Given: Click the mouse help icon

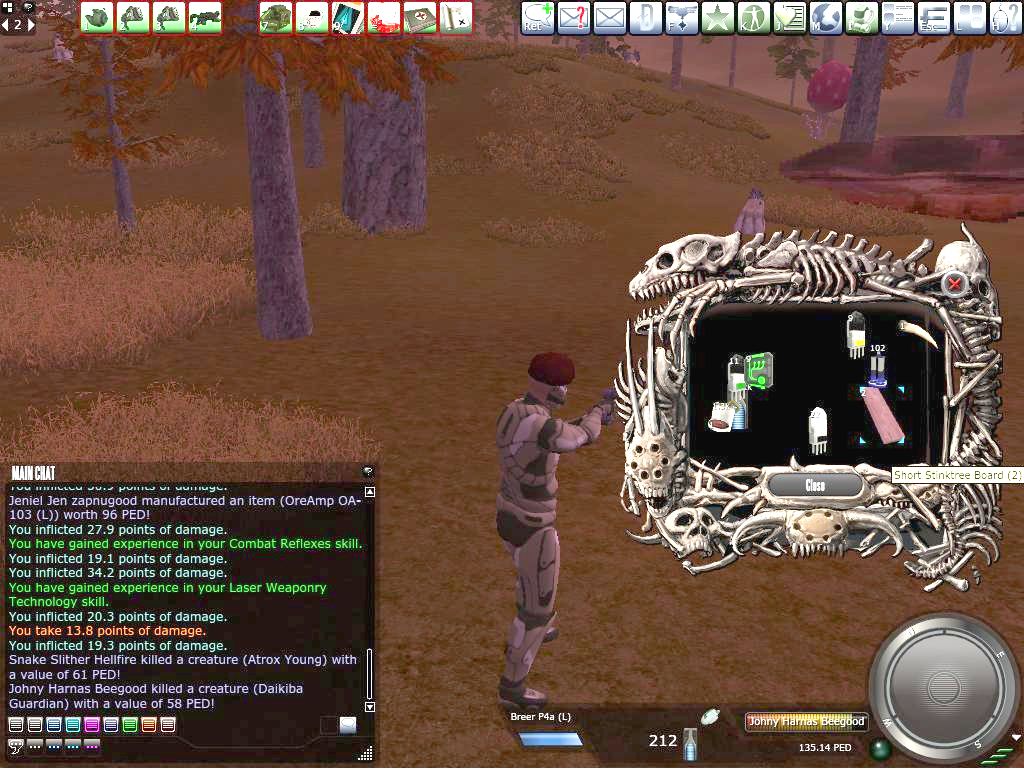Looking at the screenshot, I should click(x=1004, y=17).
